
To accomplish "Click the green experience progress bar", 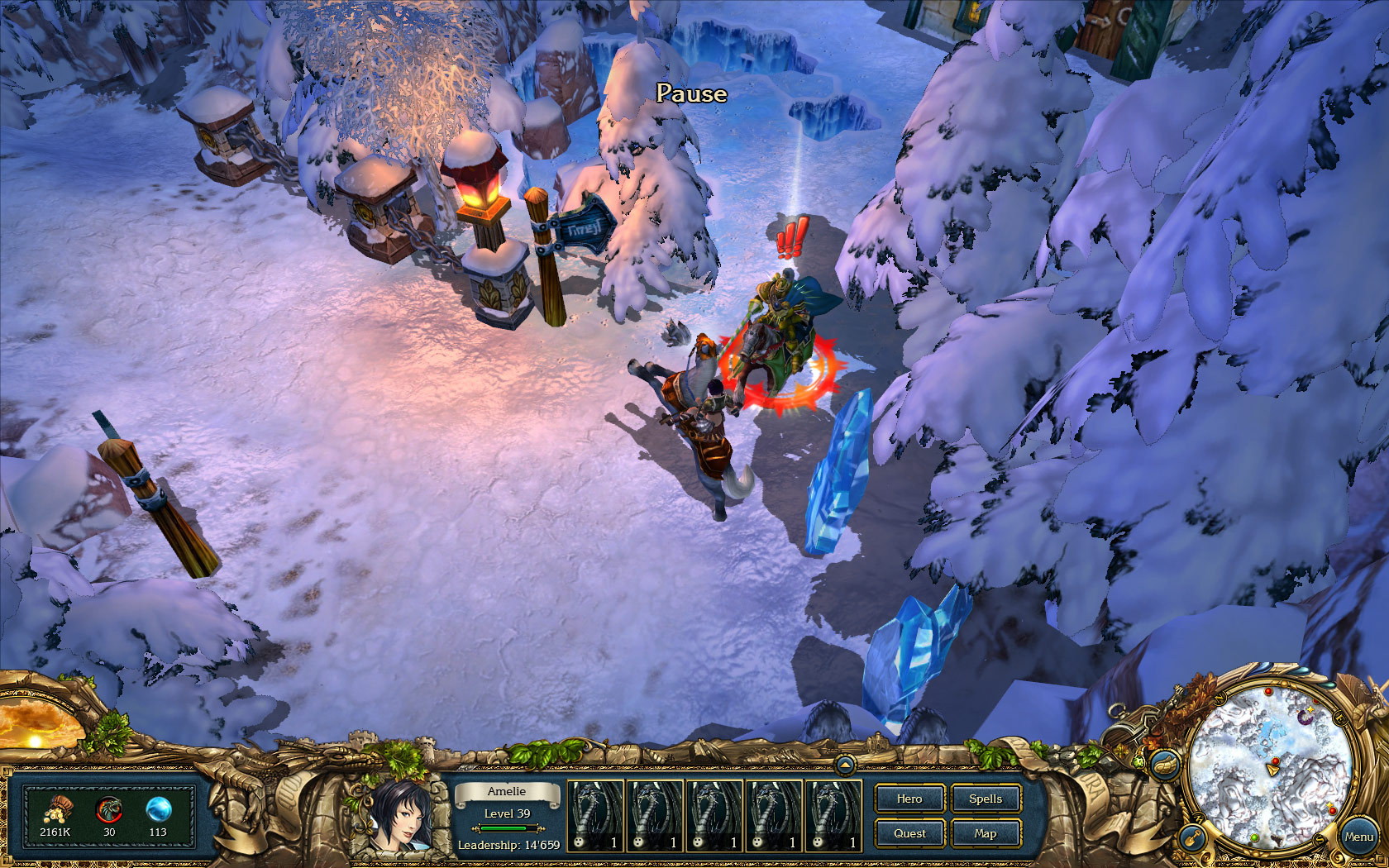I will point(507,828).
